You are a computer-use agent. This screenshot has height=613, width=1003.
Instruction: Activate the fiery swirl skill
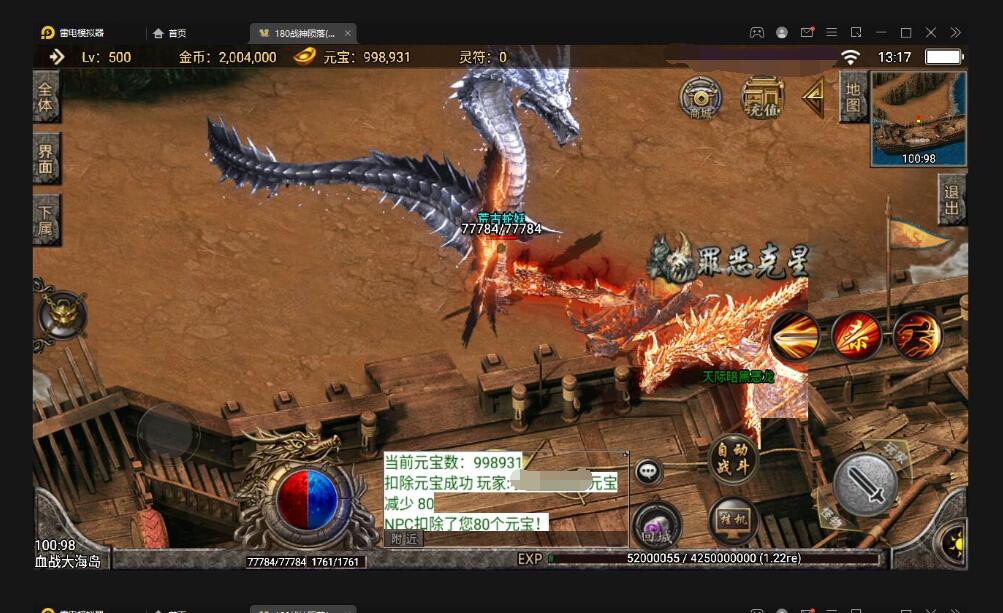click(x=917, y=336)
